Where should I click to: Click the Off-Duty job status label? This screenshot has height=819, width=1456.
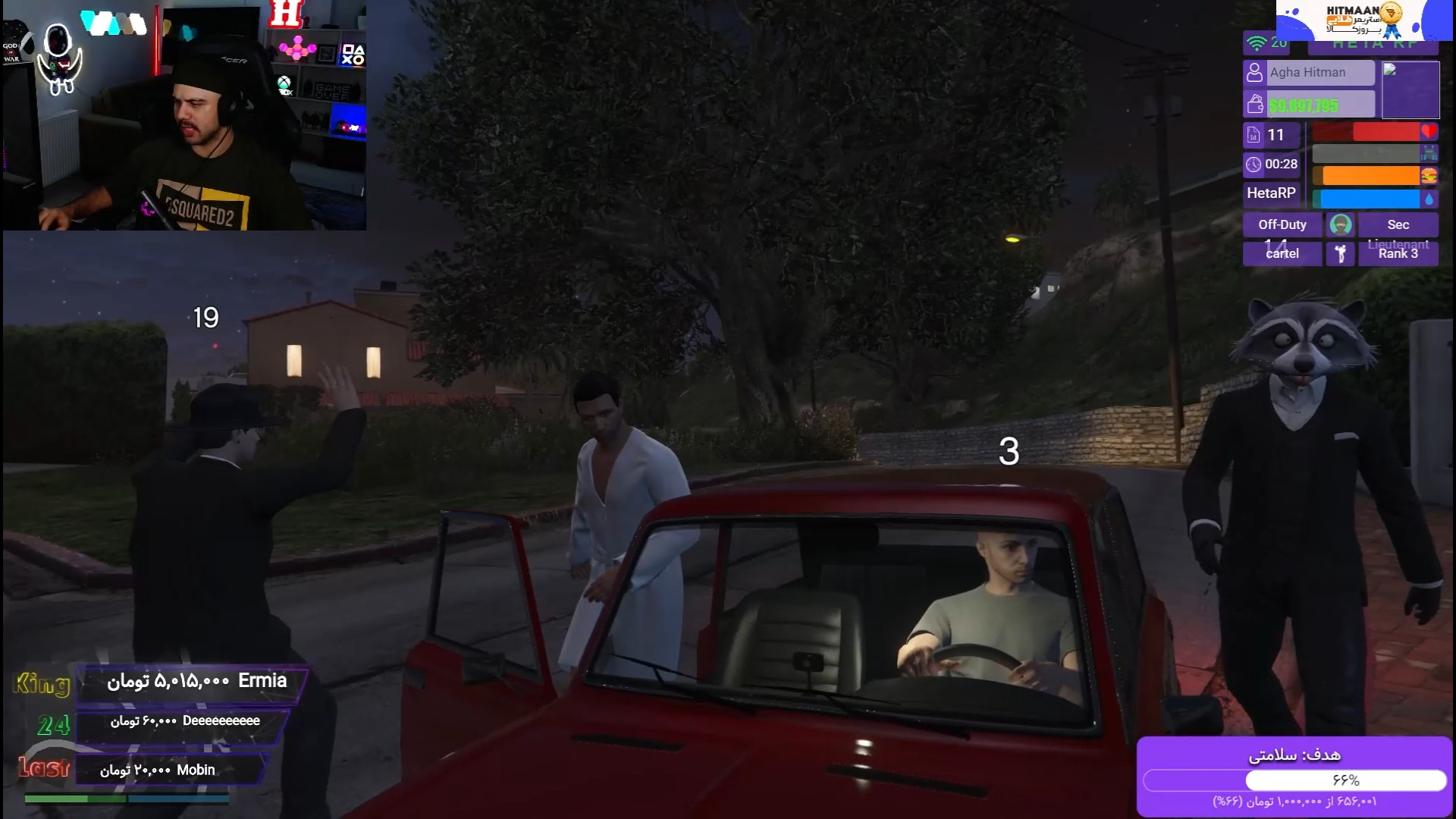click(x=1282, y=224)
